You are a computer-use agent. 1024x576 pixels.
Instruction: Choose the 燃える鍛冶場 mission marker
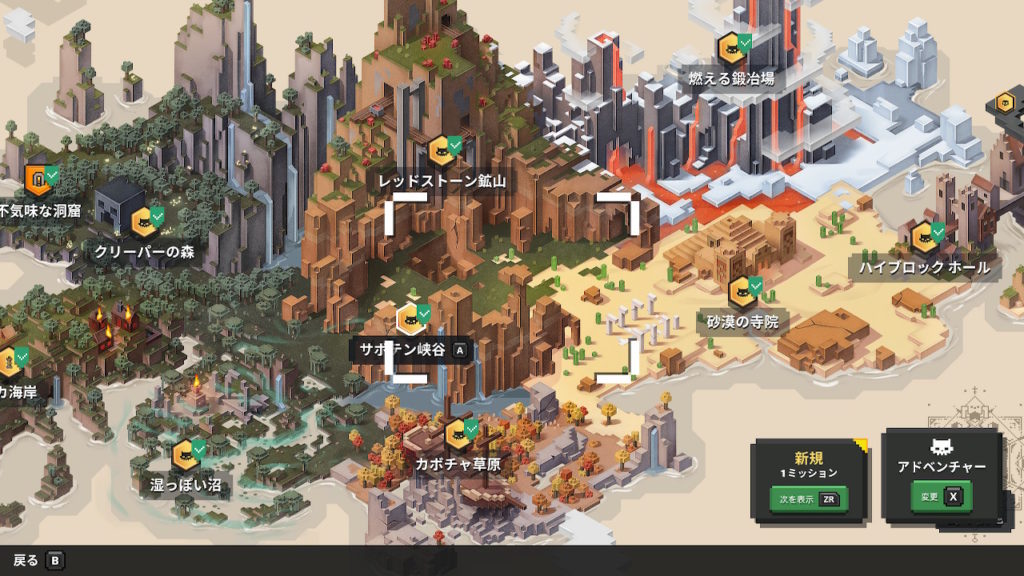[x=731, y=49]
